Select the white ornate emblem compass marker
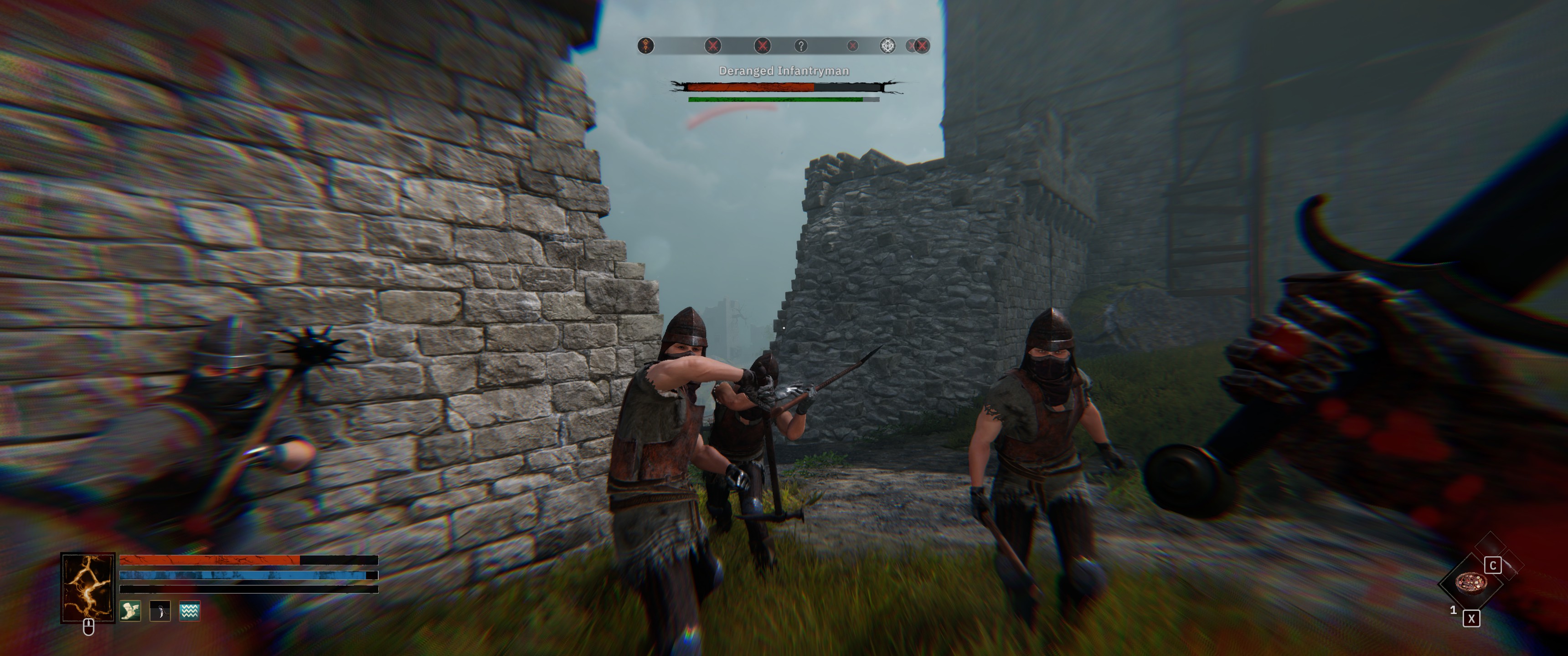Viewport: 1568px width, 656px height. (x=888, y=46)
